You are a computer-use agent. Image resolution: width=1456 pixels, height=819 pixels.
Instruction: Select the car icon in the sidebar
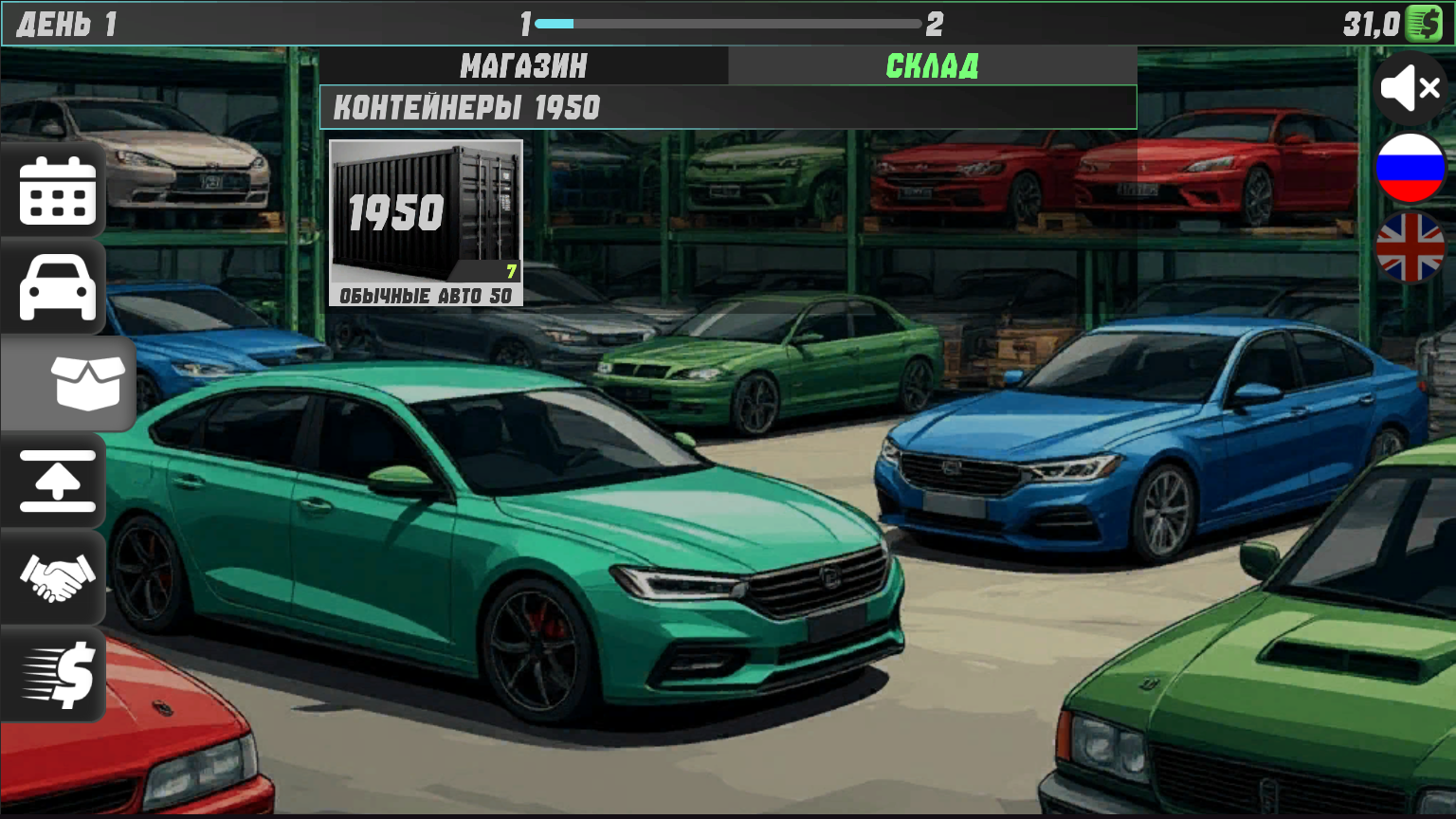click(x=54, y=287)
